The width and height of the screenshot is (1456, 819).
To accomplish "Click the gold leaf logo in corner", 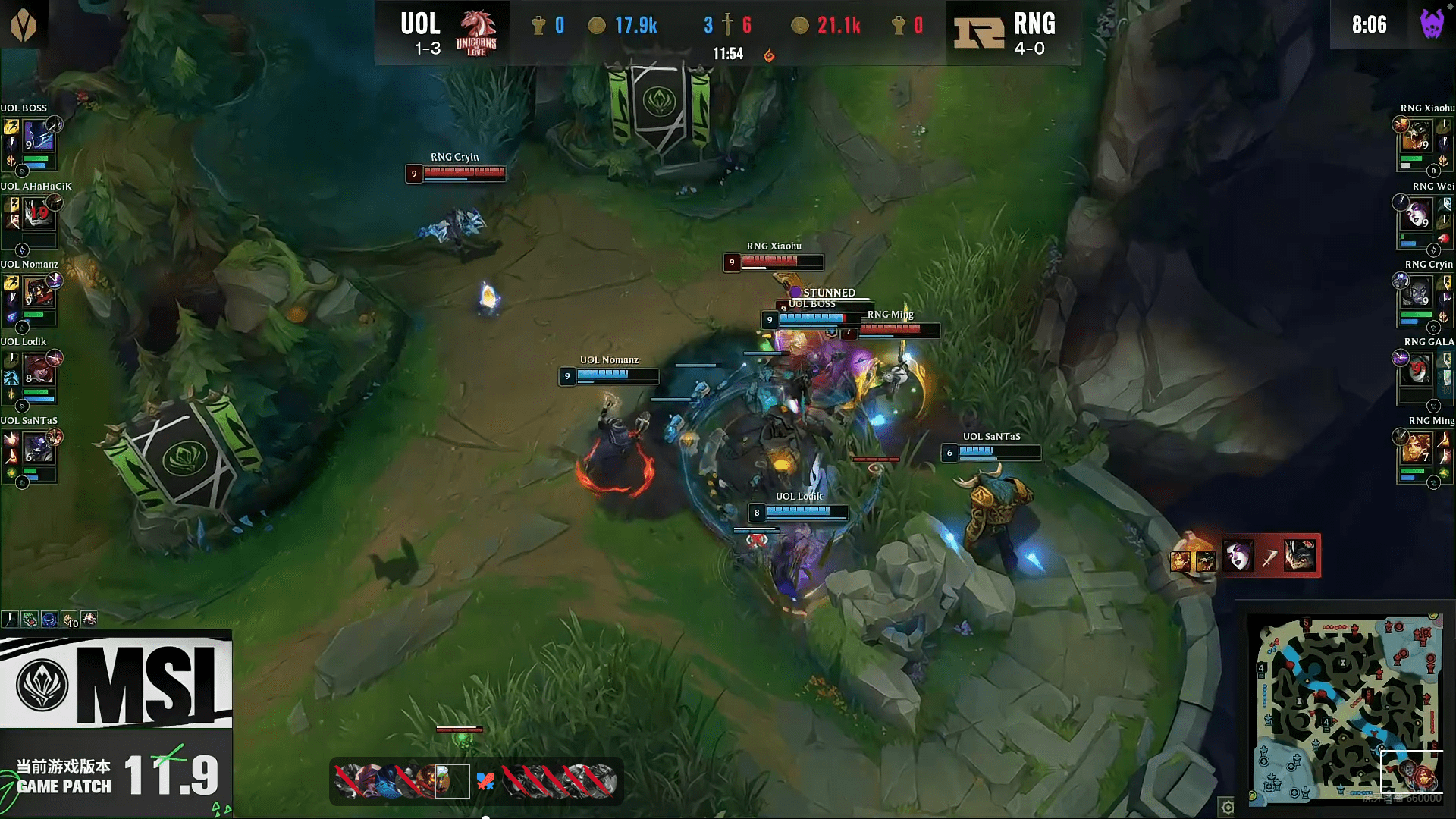I will pos(24,25).
